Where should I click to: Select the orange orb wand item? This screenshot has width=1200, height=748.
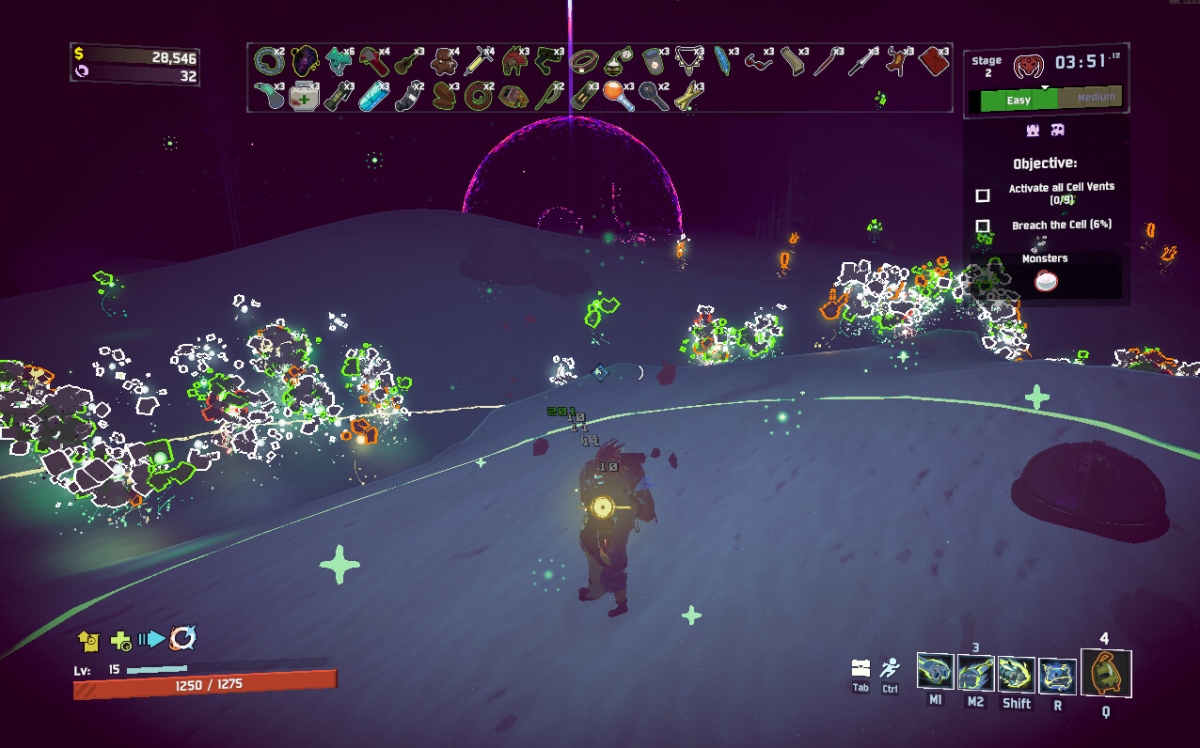(x=614, y=95)
